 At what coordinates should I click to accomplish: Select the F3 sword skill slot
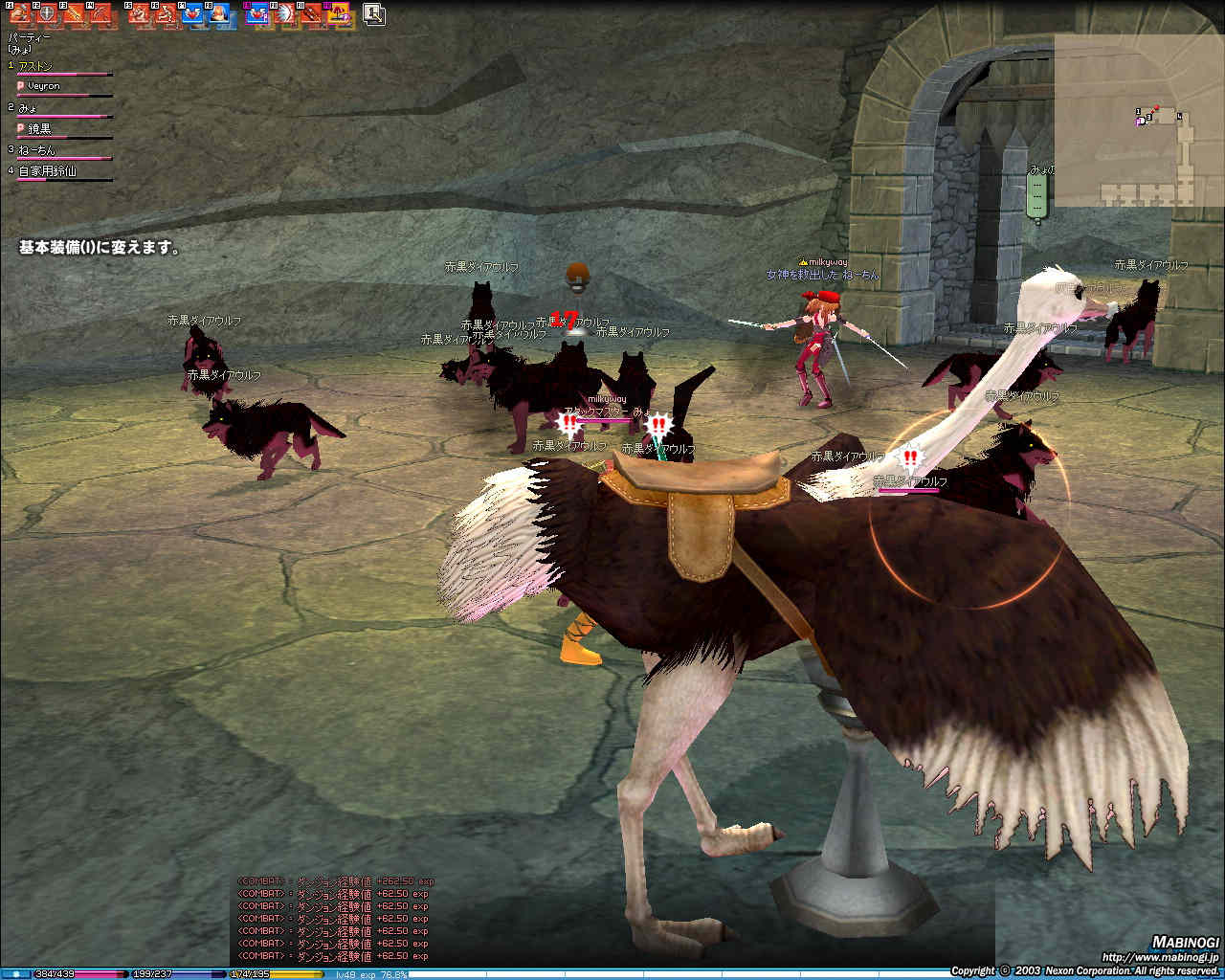[x=74, y=14]
